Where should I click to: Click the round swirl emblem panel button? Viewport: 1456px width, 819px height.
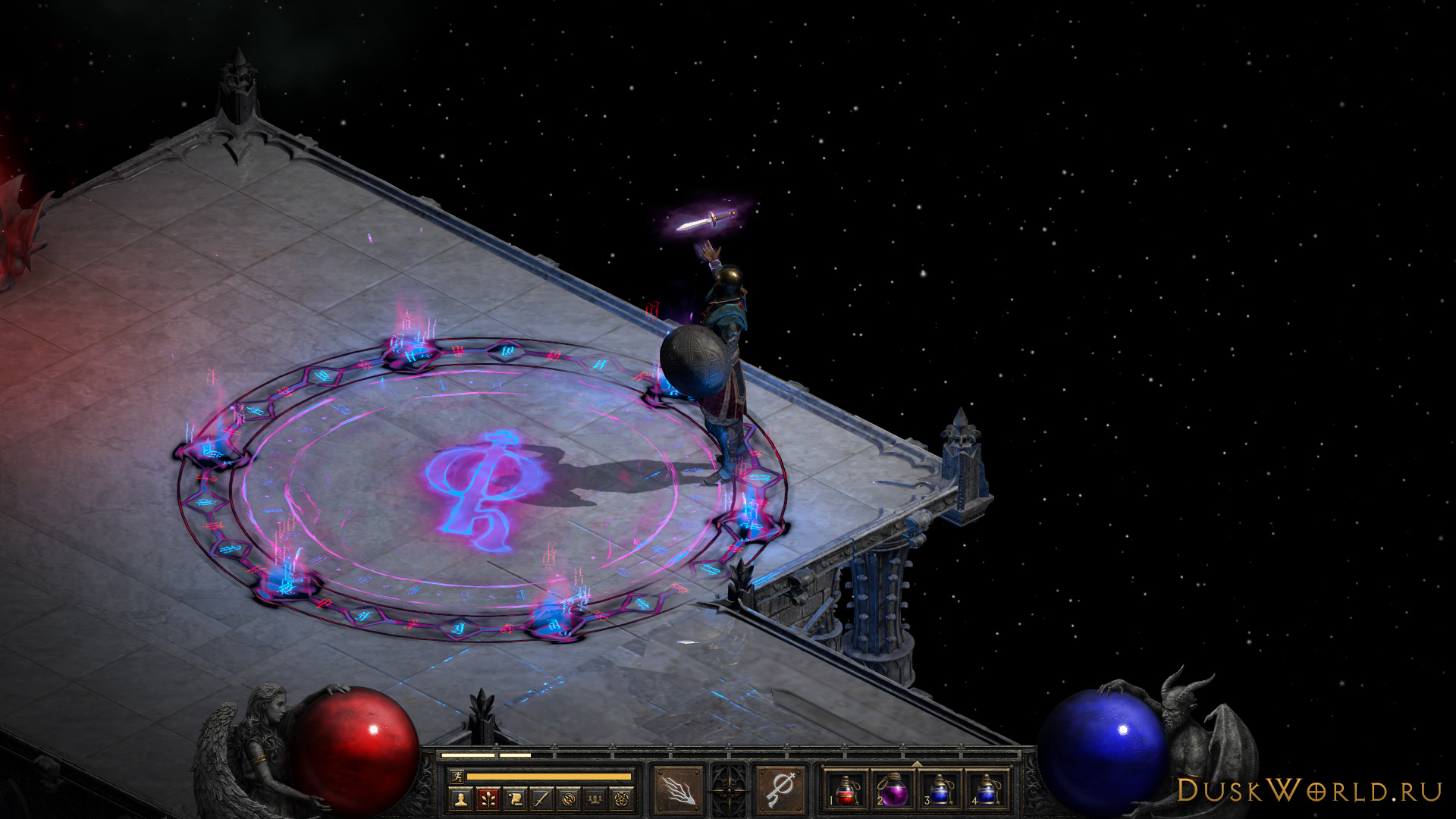pyautogui.click(x=569, y=799)
